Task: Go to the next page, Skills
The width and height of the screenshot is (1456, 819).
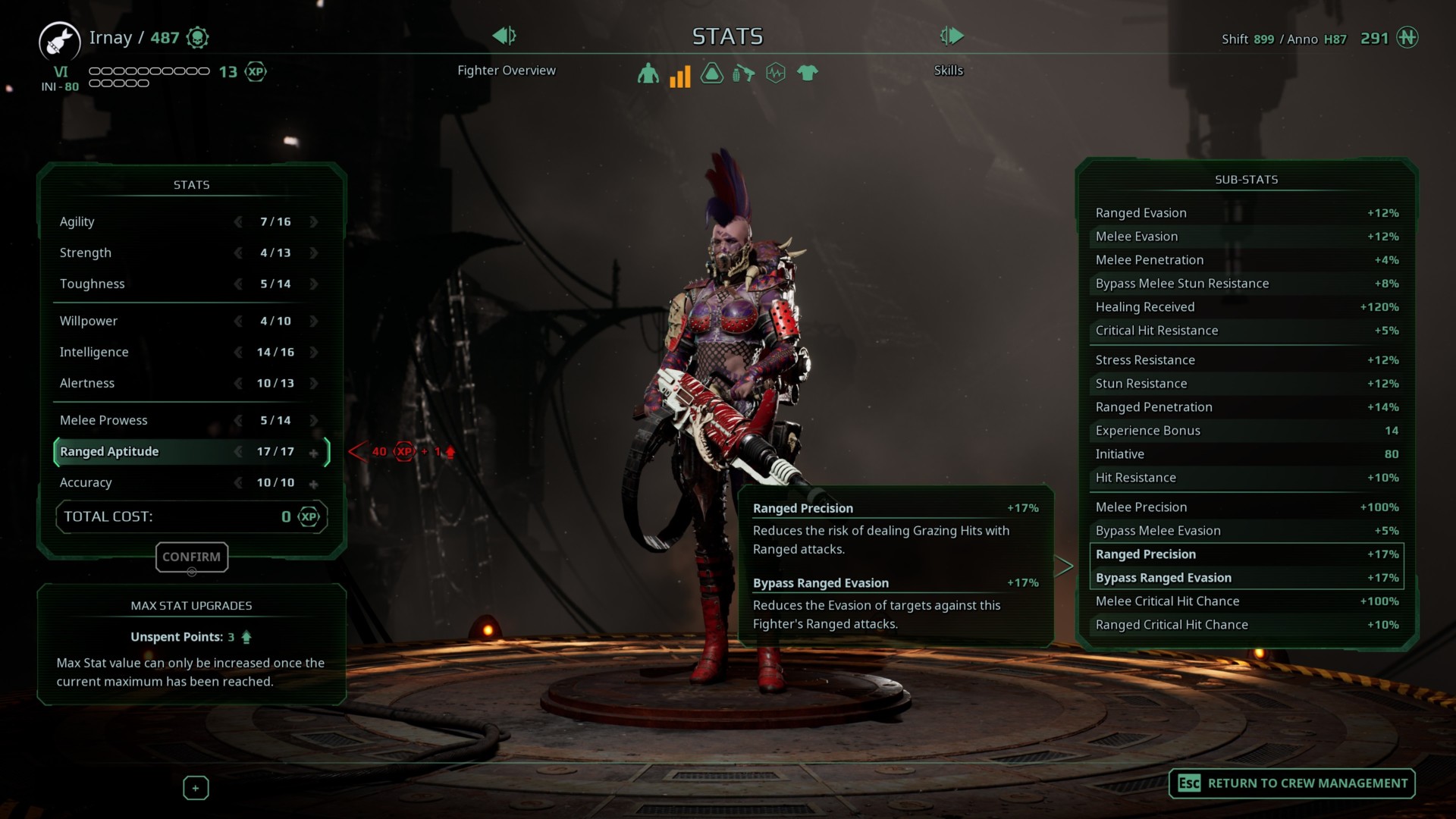Action: coord(951,36)
